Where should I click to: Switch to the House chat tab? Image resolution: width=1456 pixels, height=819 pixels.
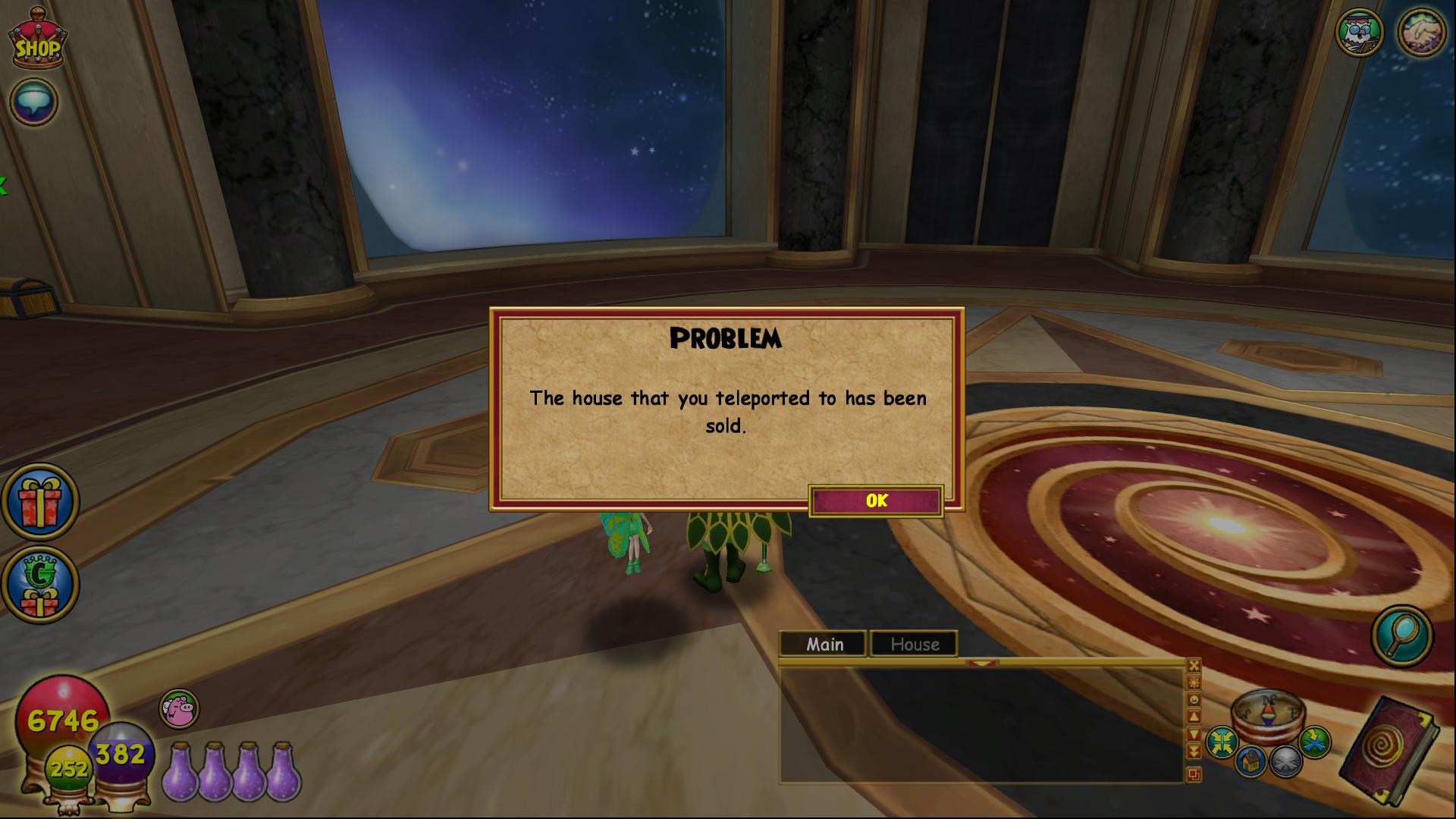913,644
